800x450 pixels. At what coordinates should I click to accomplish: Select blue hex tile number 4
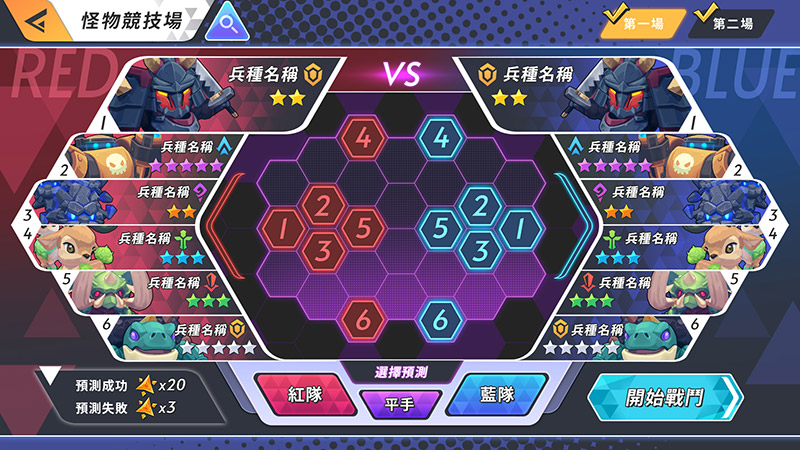[x=441, y=138]
